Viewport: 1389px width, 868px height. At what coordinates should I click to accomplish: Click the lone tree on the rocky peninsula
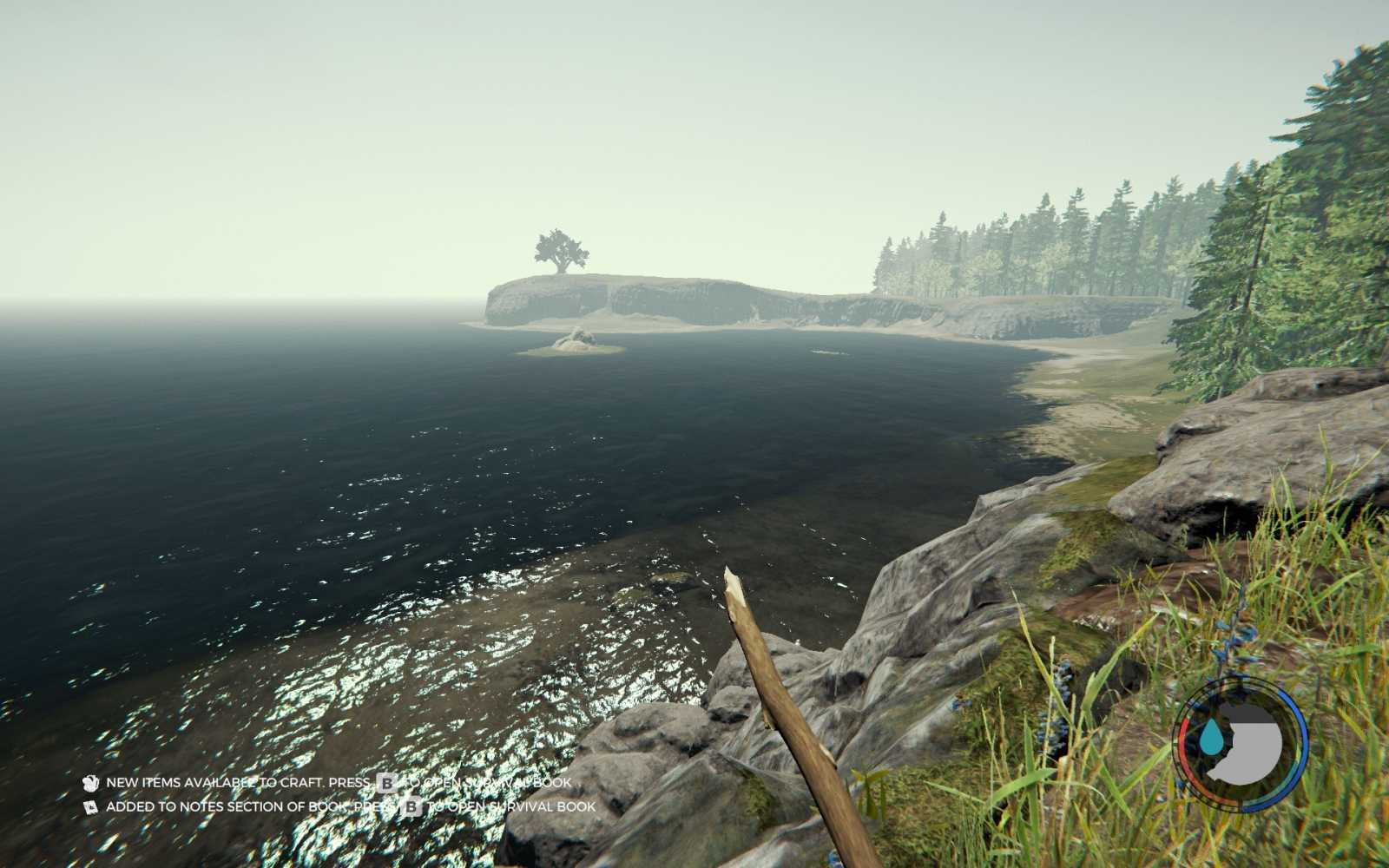tap(559, 251)
